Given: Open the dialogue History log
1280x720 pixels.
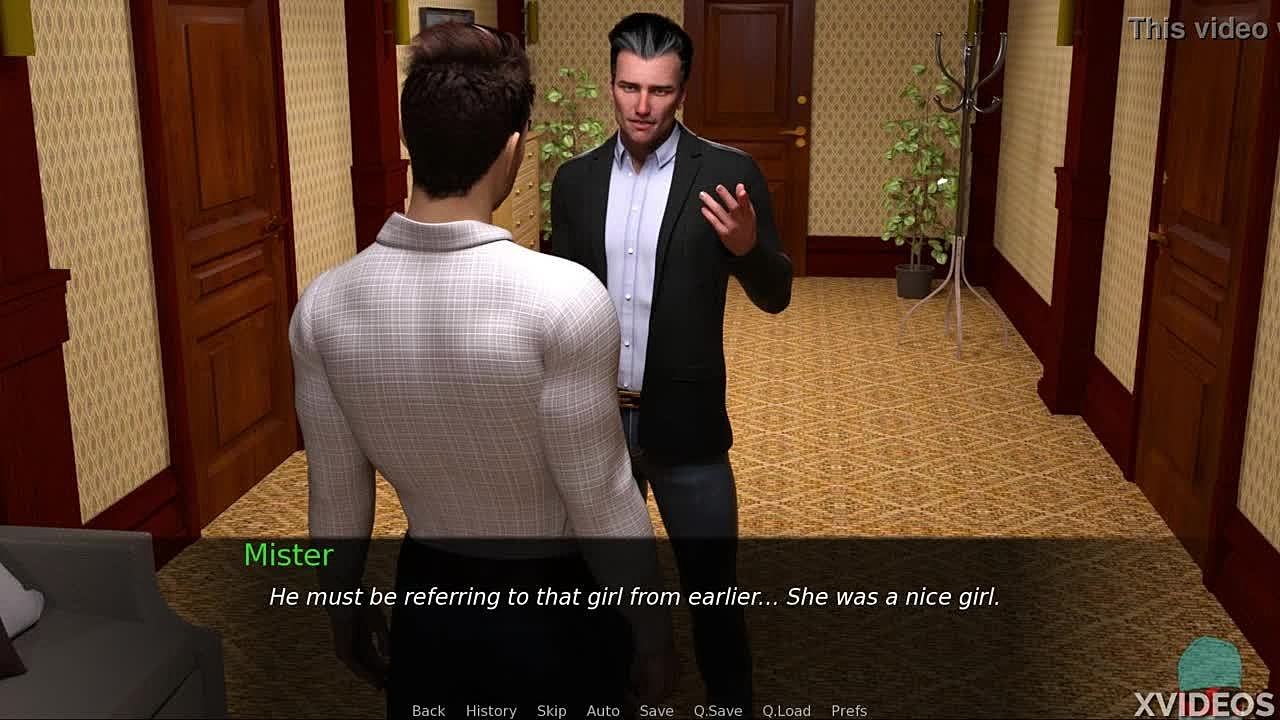Looking at the screenshot, I should click(491, 710).
